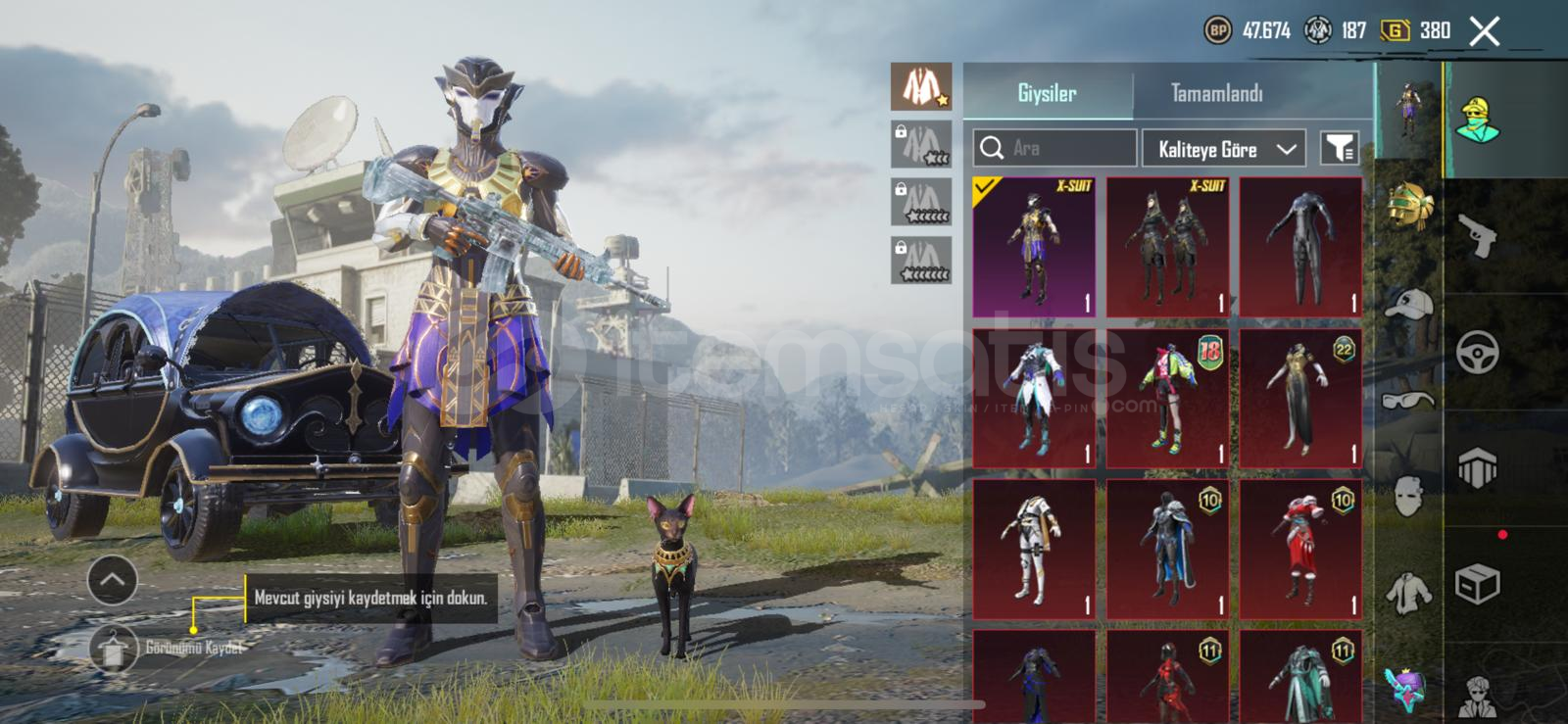This screenshot has width=1568, height=724.
Task: Switch to the Giysiler tab
Action: click(1047, 94)
